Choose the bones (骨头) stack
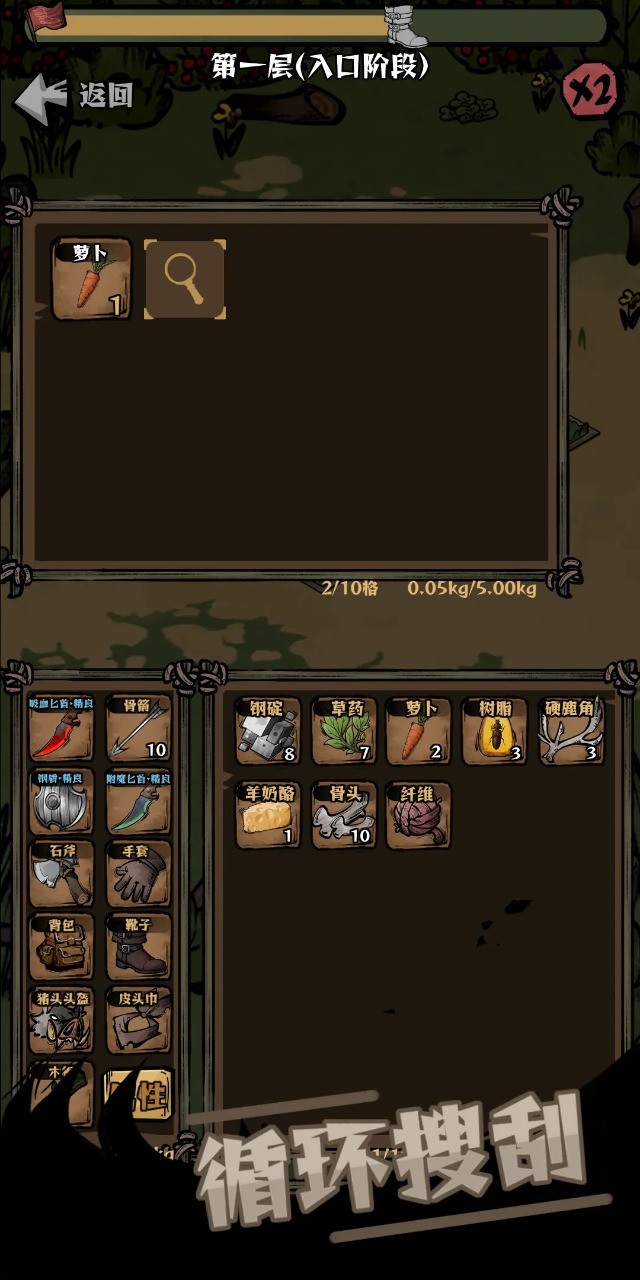Image resolution: width=640 pixels, height=1280 pixels. [345, 815]
